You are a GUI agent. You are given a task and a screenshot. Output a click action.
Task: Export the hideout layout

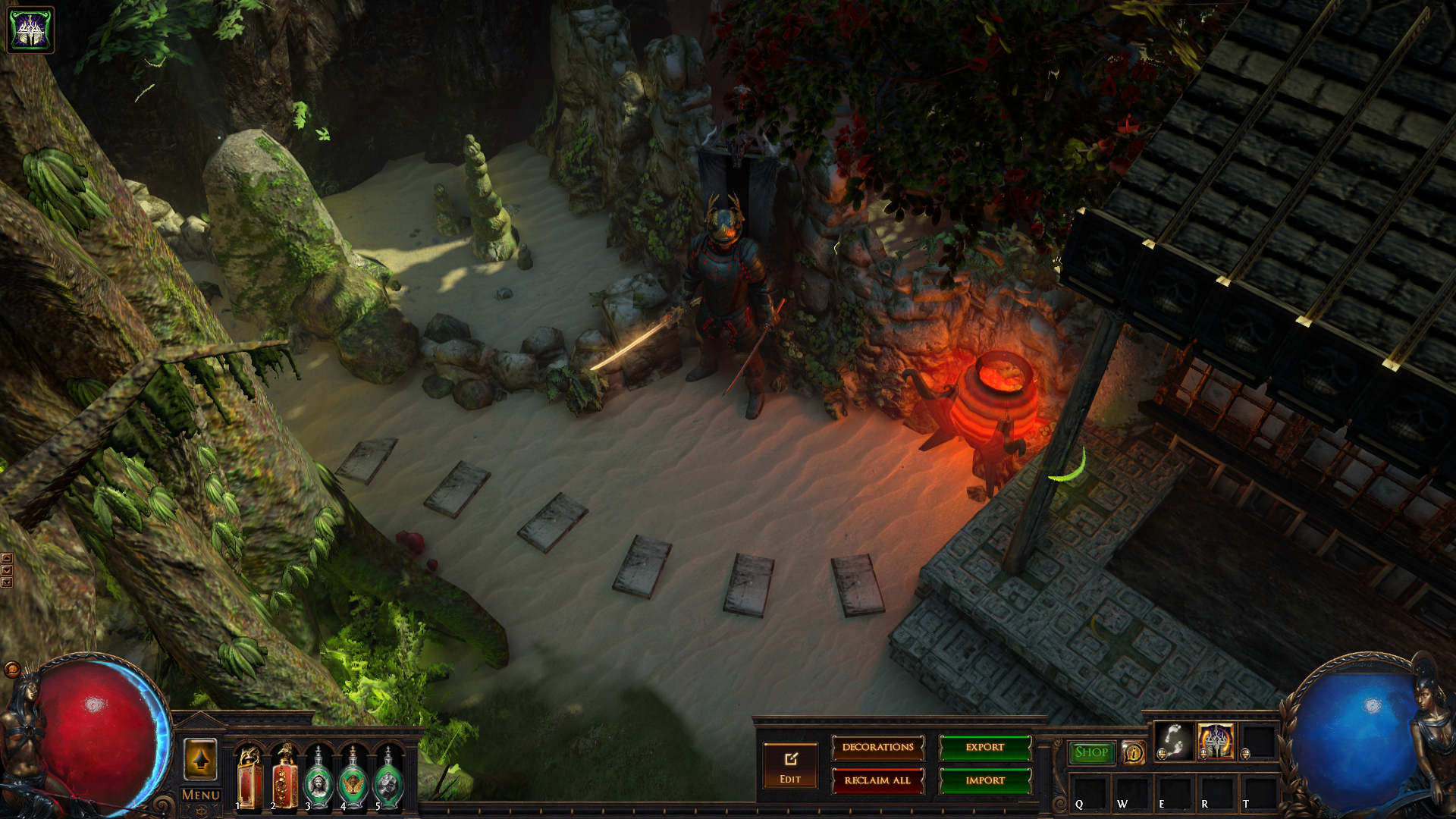click(985, 748)
